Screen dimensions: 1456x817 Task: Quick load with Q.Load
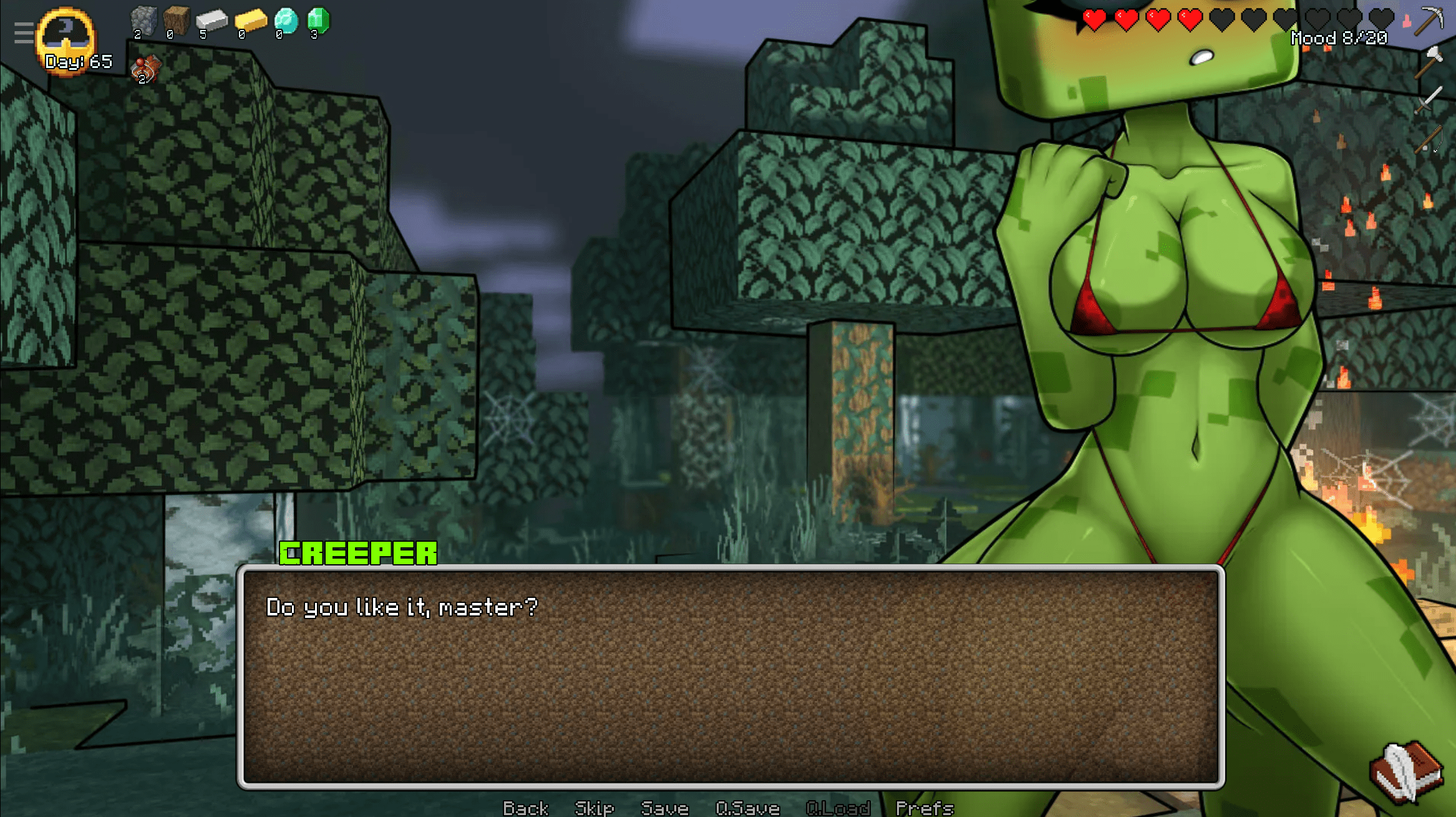click(x=838, y=808)
